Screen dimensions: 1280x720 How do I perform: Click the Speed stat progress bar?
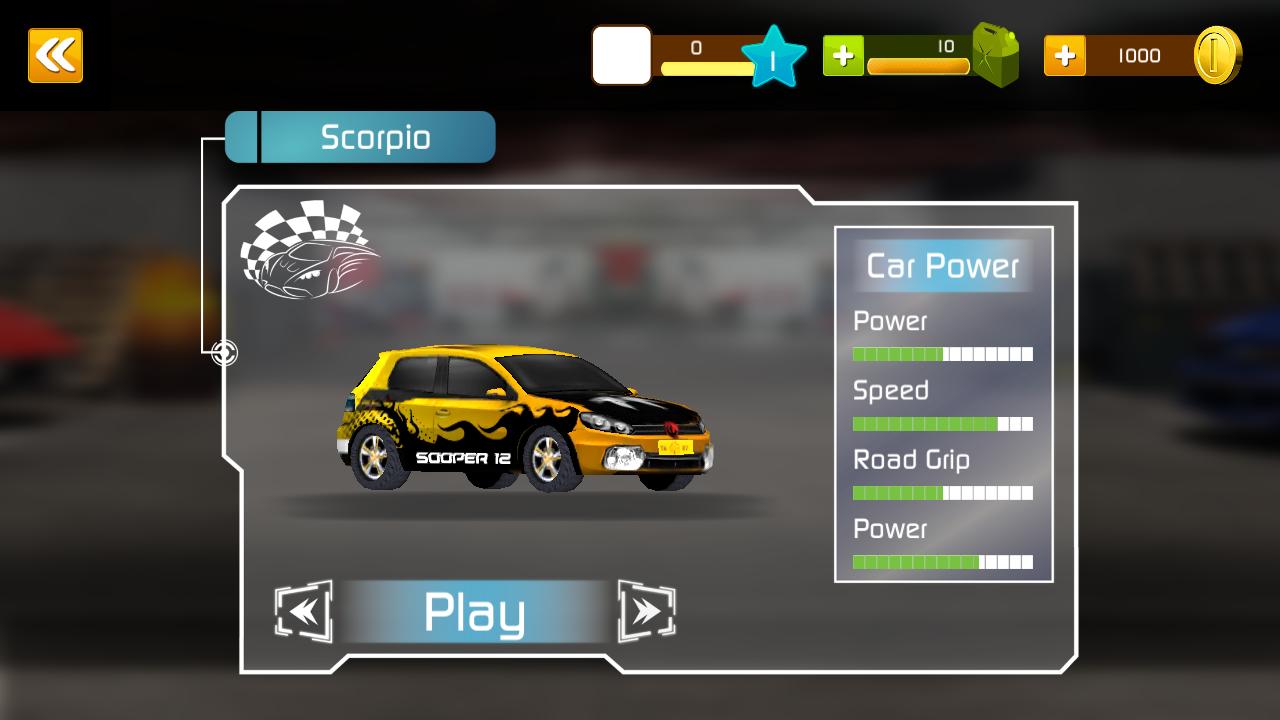point(941,422)
